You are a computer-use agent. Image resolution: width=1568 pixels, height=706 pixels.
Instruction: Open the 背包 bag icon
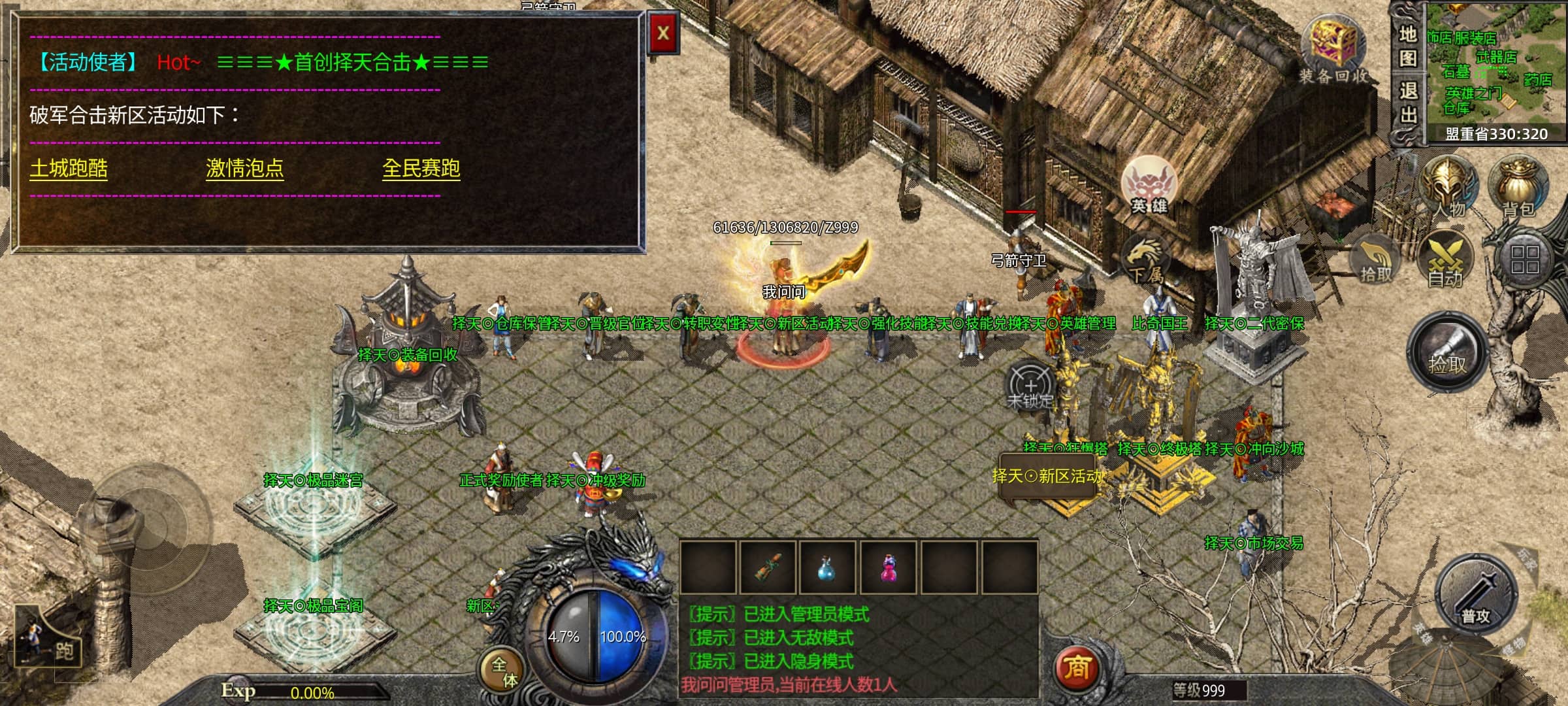1519,186
